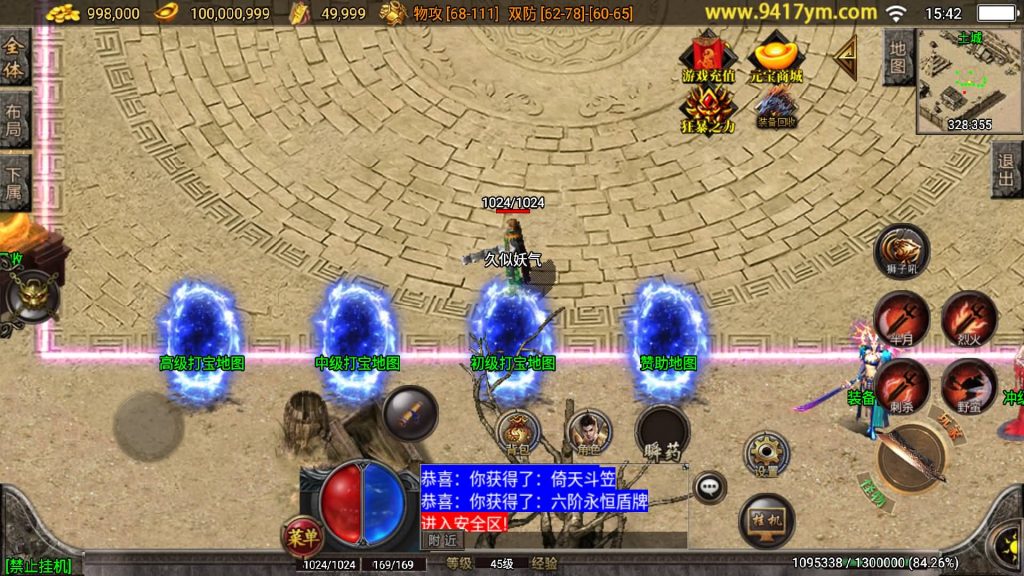The width and height of the screenshot is (1024, 576).
Task: Open 装备回收 equipment recycling
Action: (x=776, y=107)
